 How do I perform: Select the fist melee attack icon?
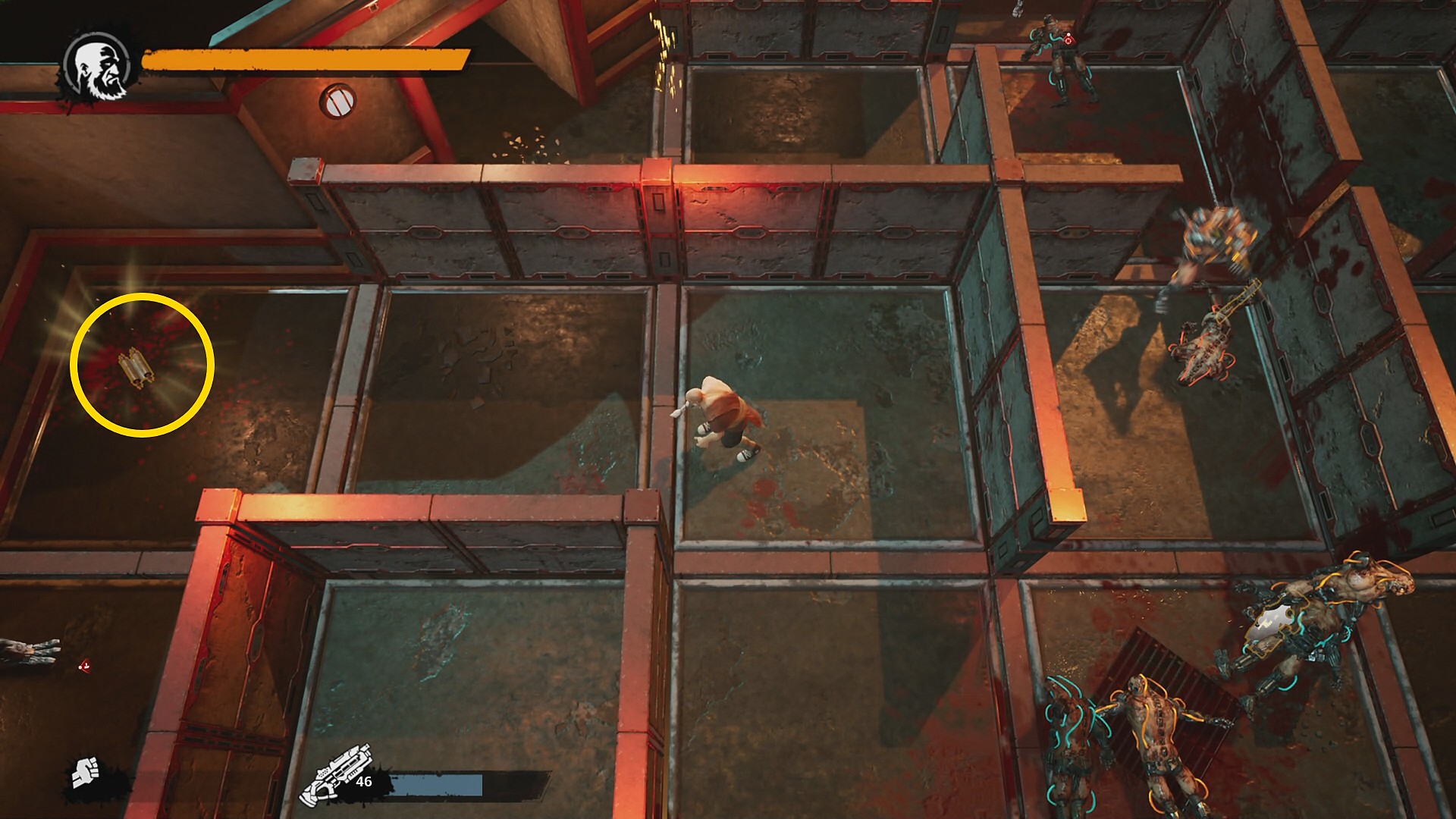[86, 773]
